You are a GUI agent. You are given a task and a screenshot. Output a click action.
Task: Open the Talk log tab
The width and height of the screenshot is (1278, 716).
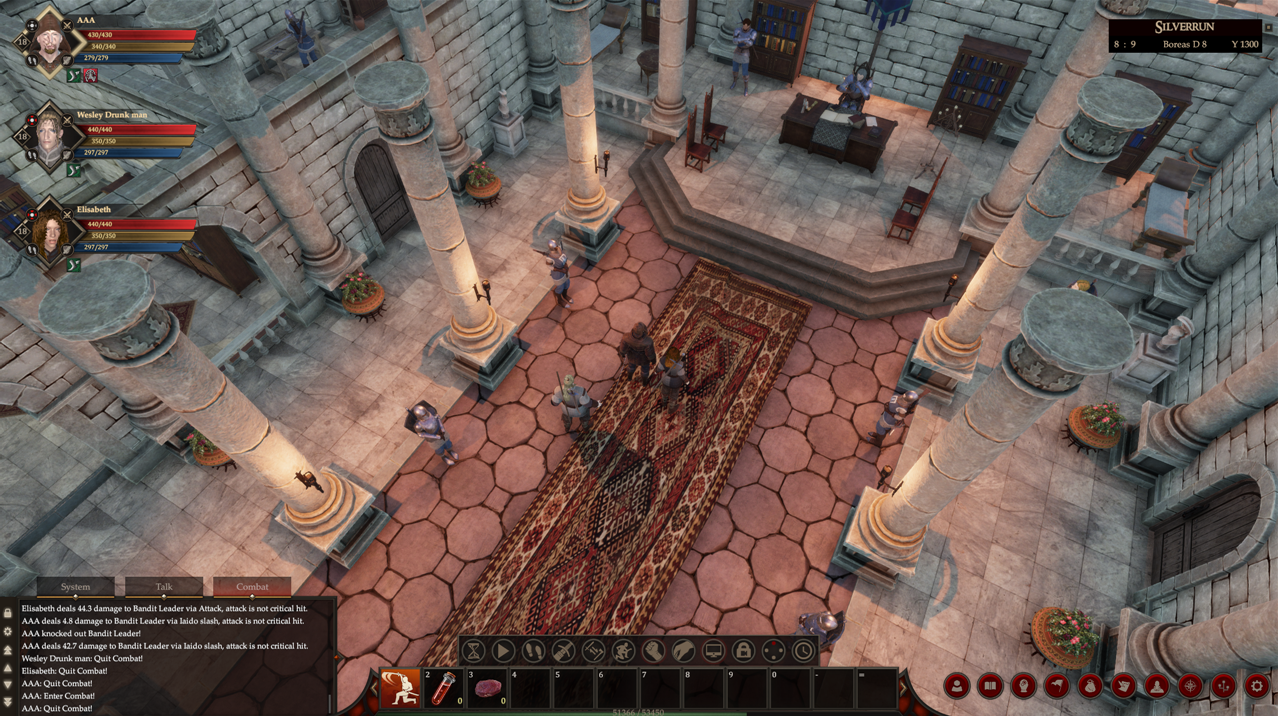[163, 587]
